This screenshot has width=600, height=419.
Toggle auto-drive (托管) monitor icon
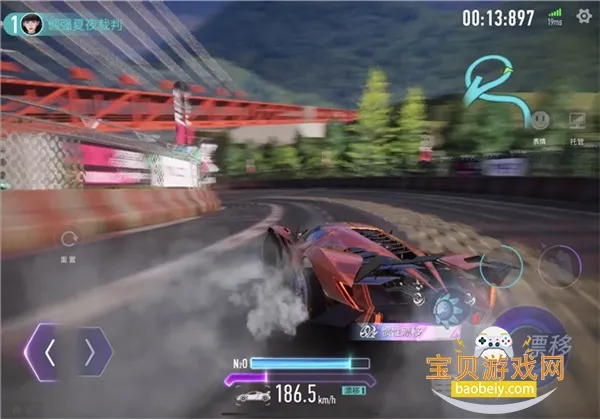pyautogui.click(x=577, y=120)
